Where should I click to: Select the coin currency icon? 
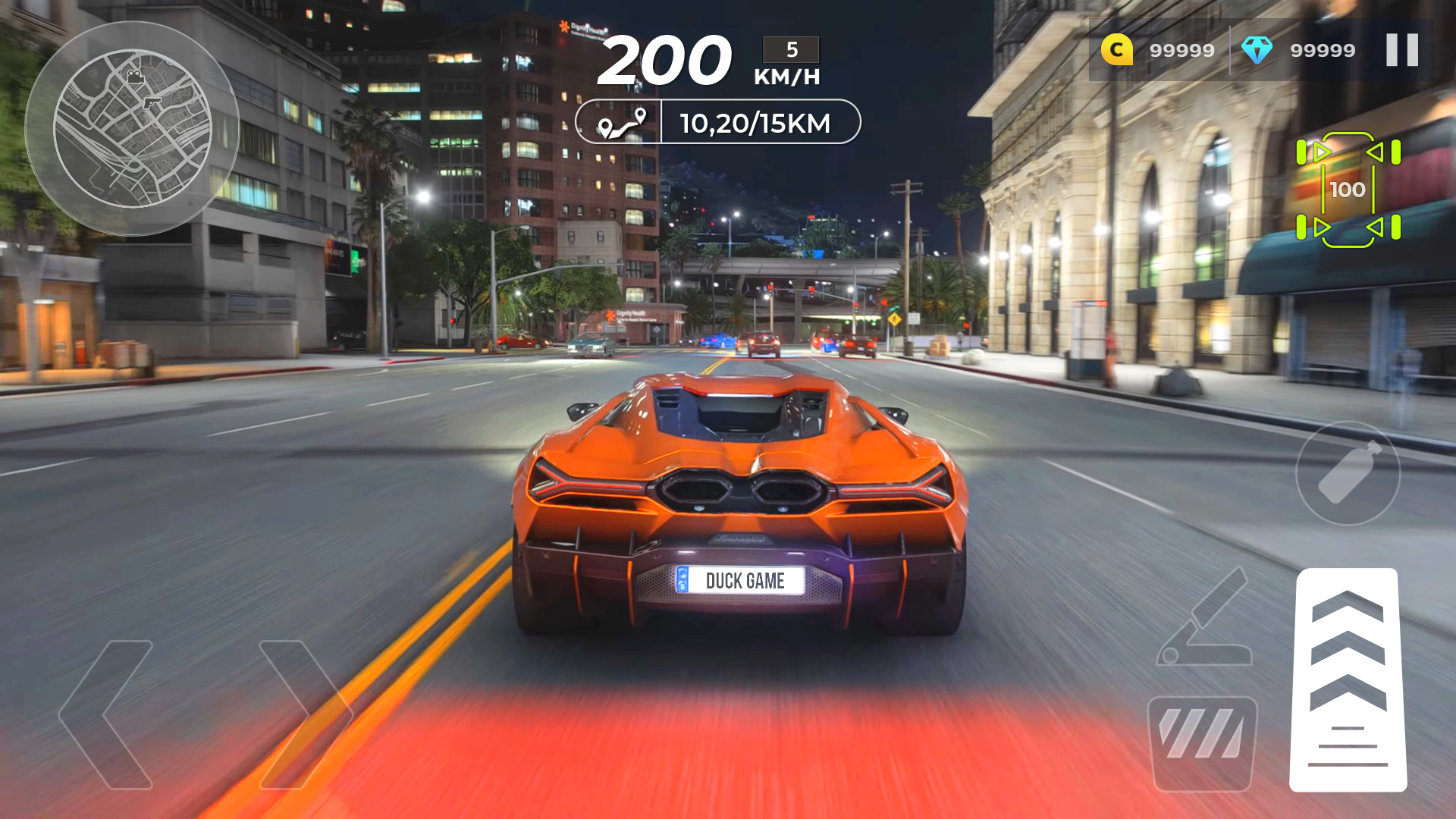(x=1116, y=50)
